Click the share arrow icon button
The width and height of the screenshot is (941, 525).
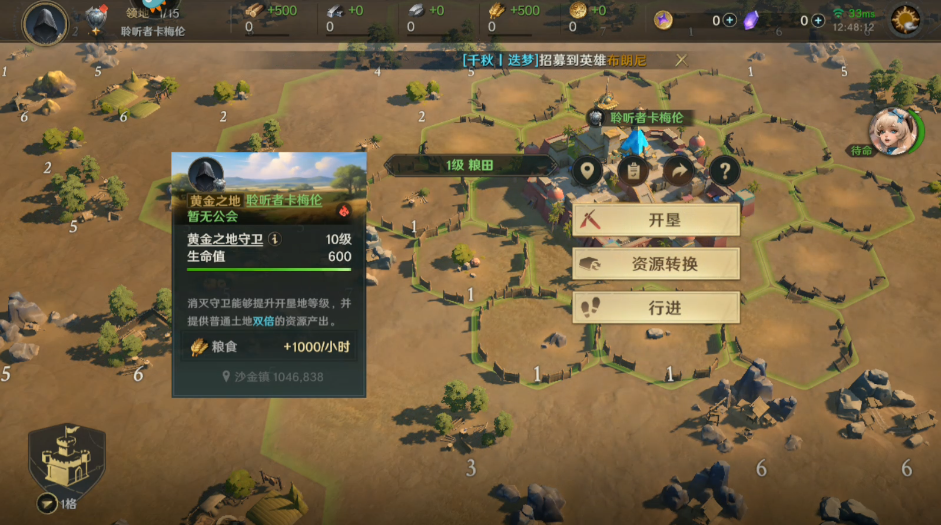pos(678,170)
